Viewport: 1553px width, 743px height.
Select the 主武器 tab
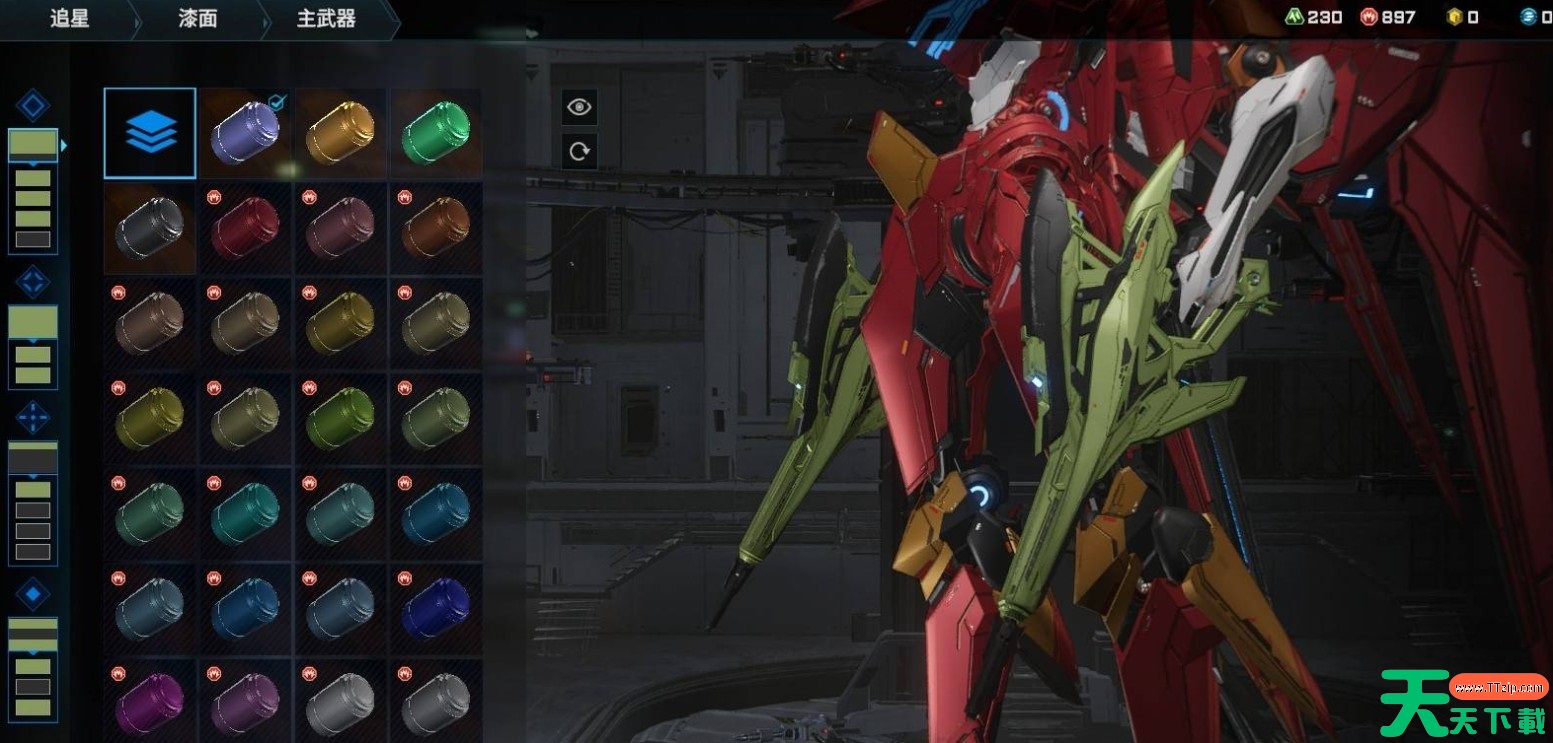[x=326, y=19]
